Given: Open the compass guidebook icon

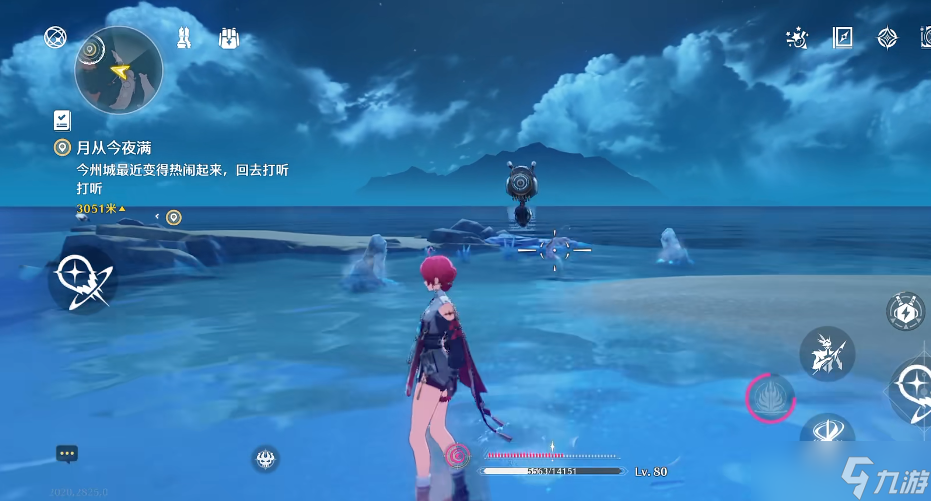Looking at the screenshot, I should (x=843, y=38).
